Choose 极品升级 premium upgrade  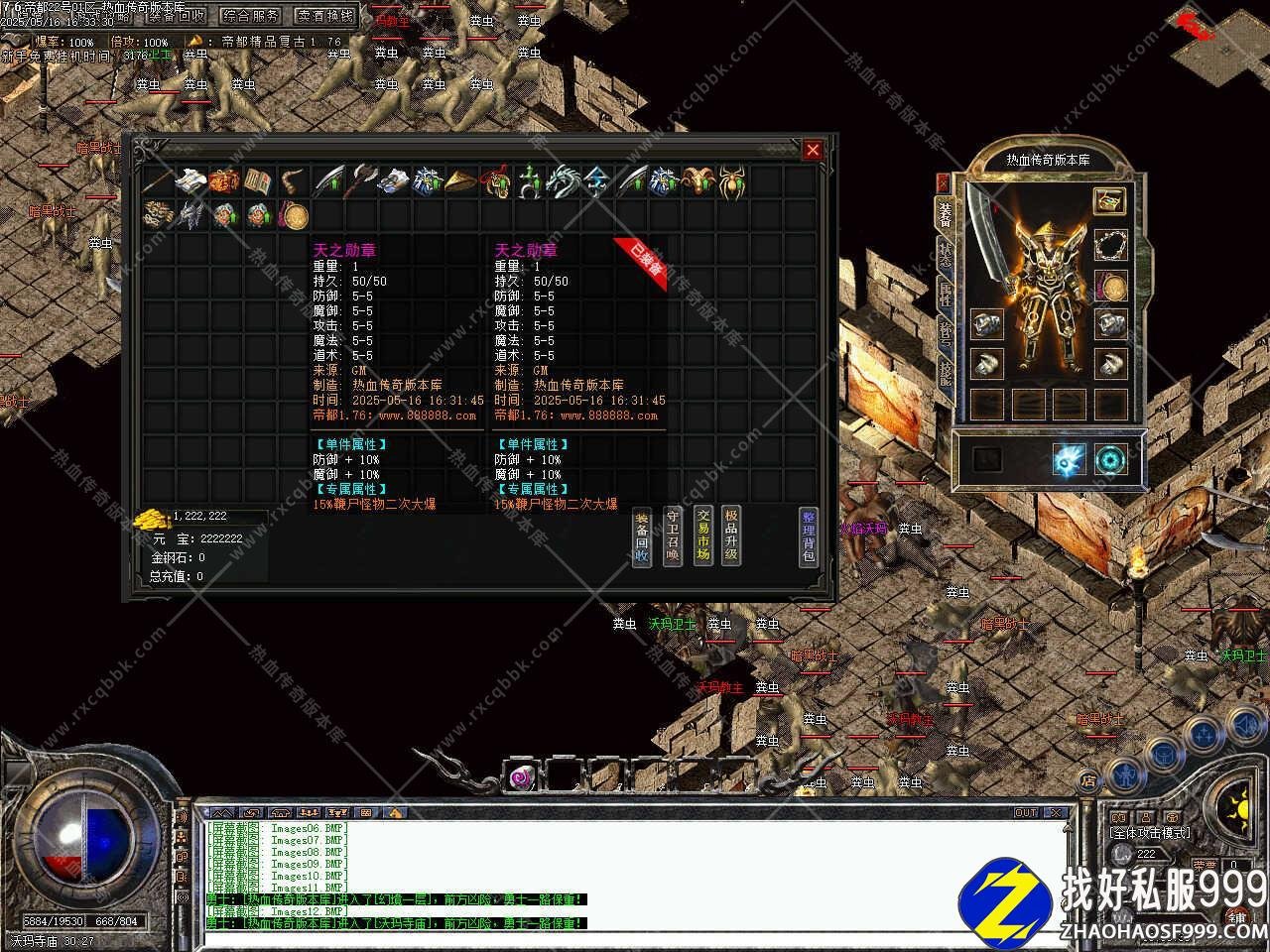coord(731,535)
